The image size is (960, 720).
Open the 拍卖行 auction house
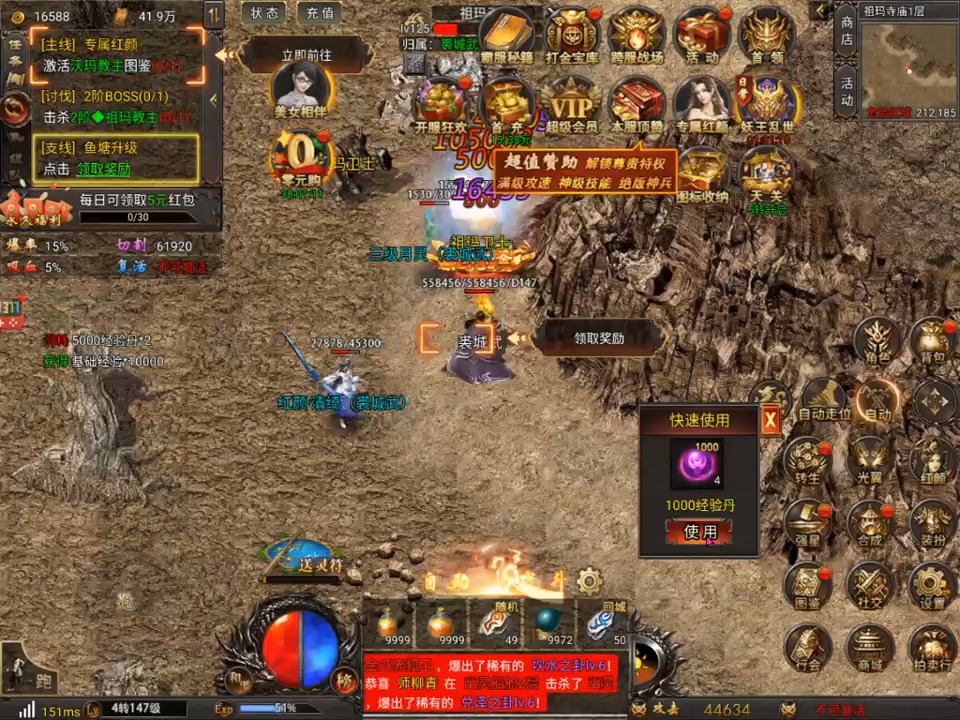(932, 647)
